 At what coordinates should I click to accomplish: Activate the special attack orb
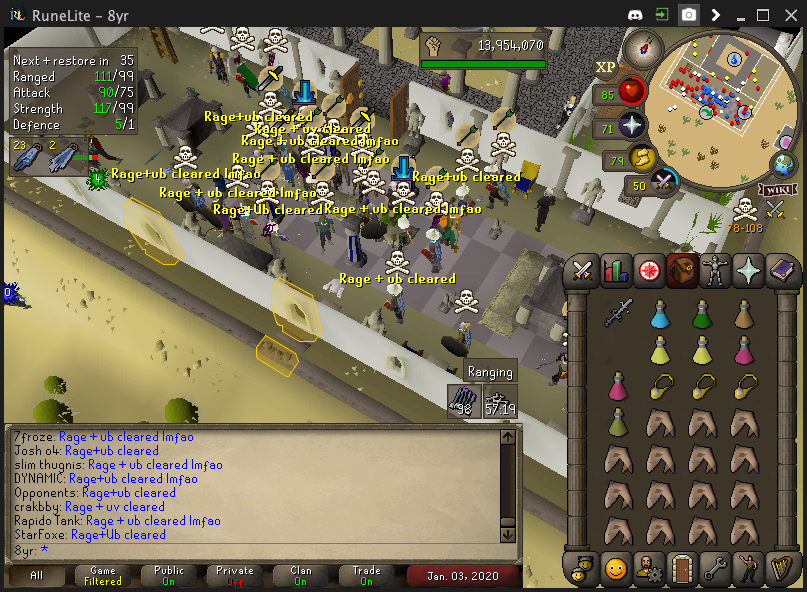(665, 183)
